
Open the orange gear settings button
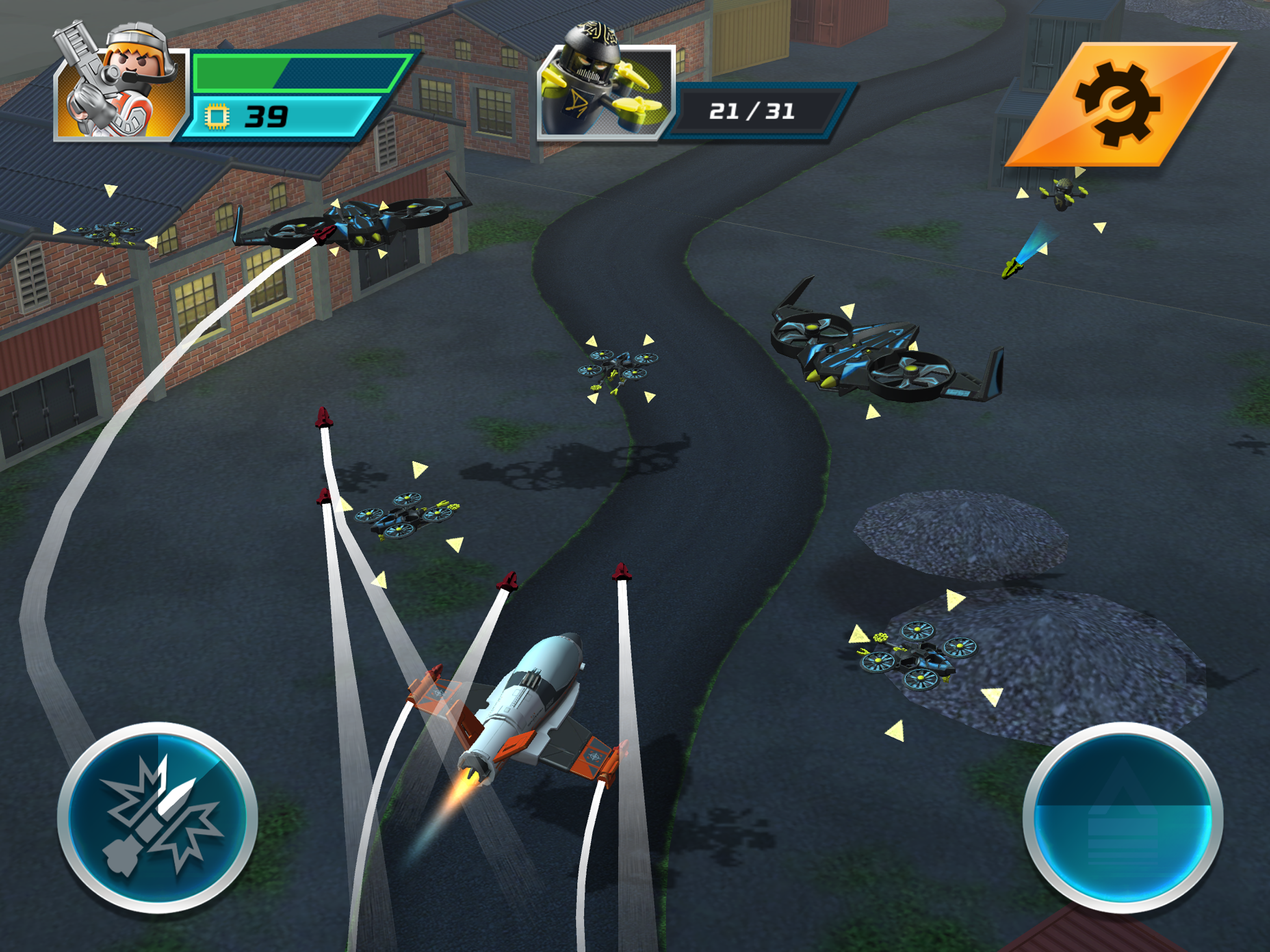pyautogui.click(x=1119, y=104)
